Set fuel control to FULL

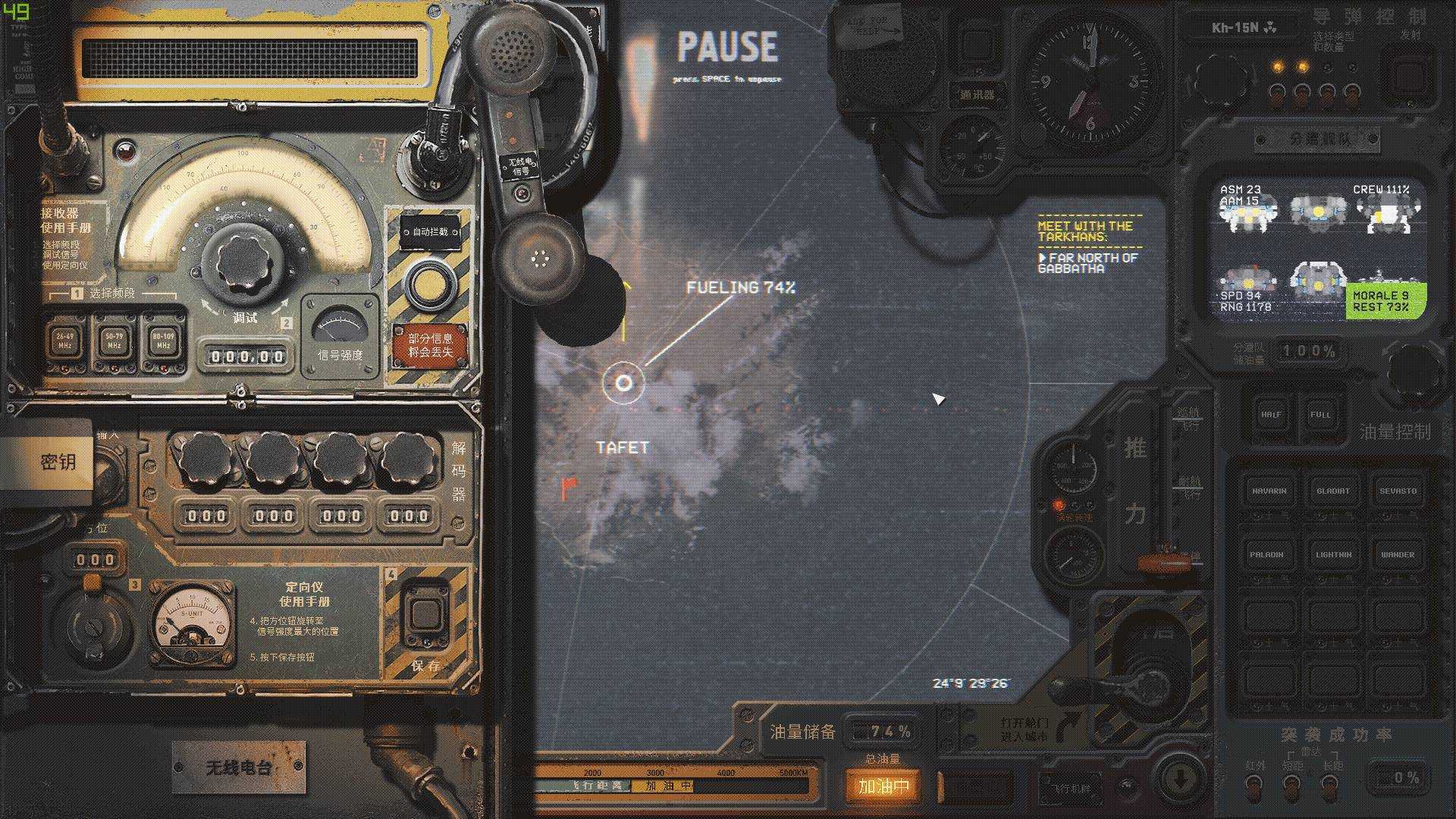(x=1320, y=415)
